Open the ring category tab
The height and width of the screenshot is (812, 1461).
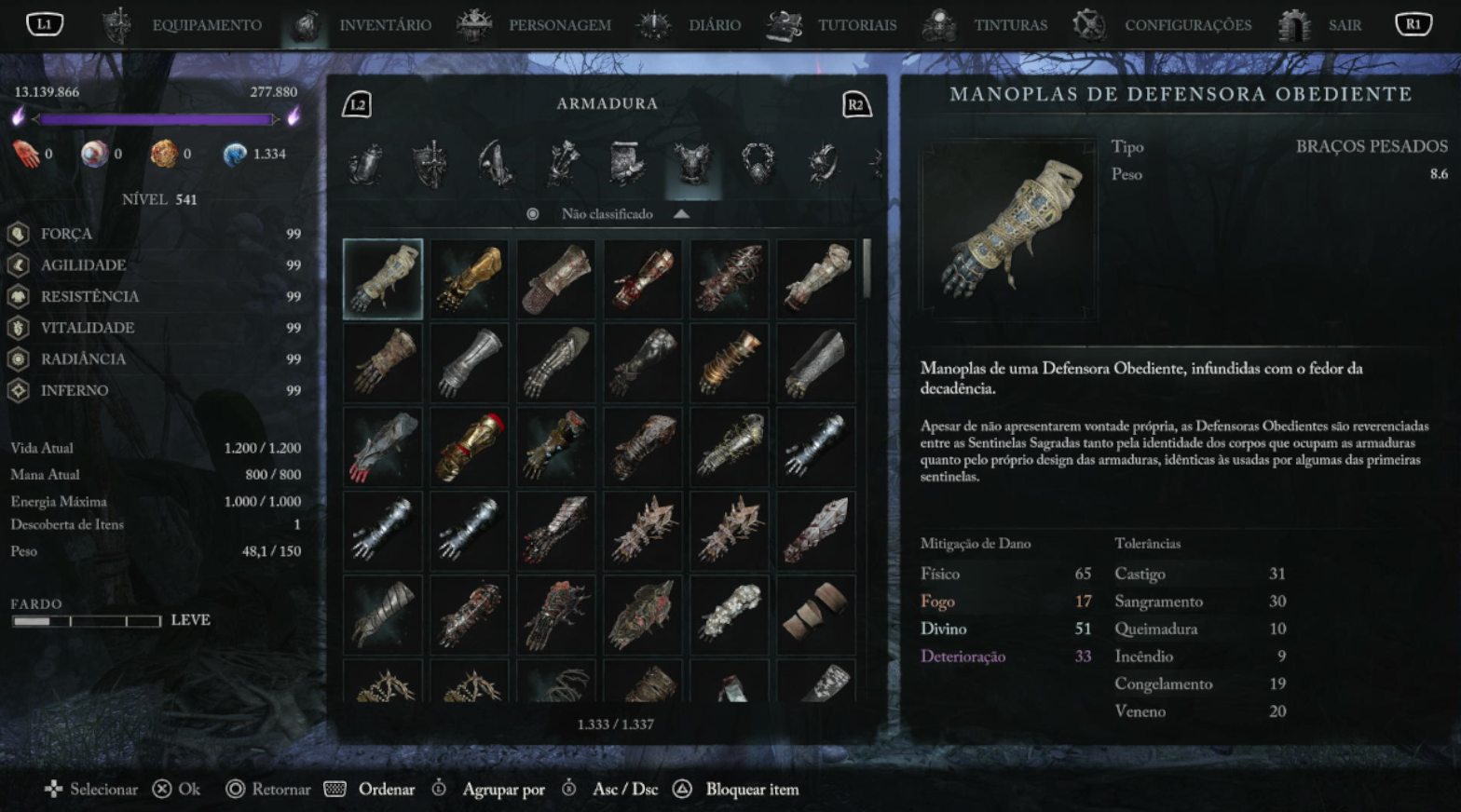click(823, 165)
